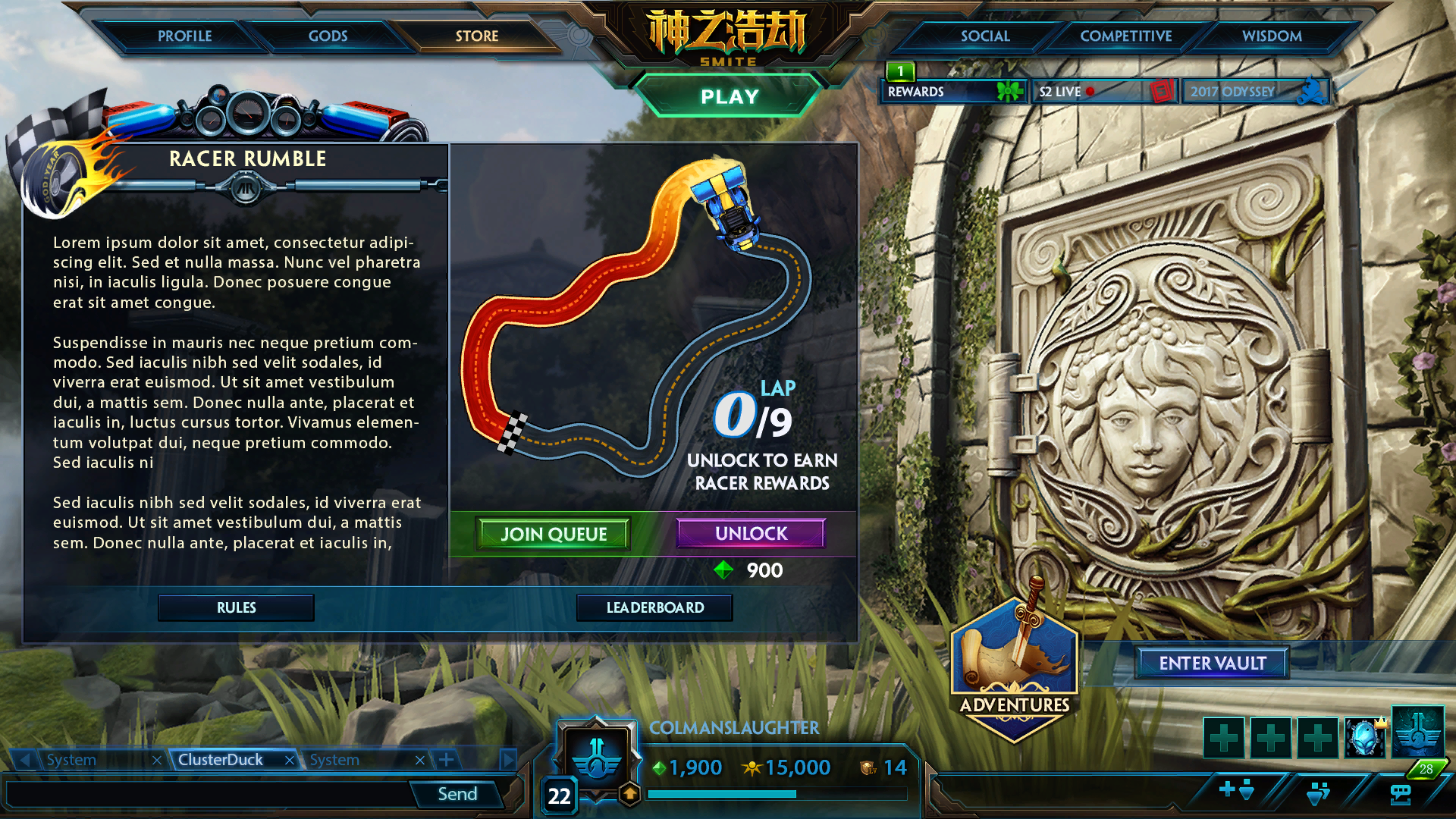
Task: Unlock Racer Rumble for 900 gems
Action: point(751,533)
